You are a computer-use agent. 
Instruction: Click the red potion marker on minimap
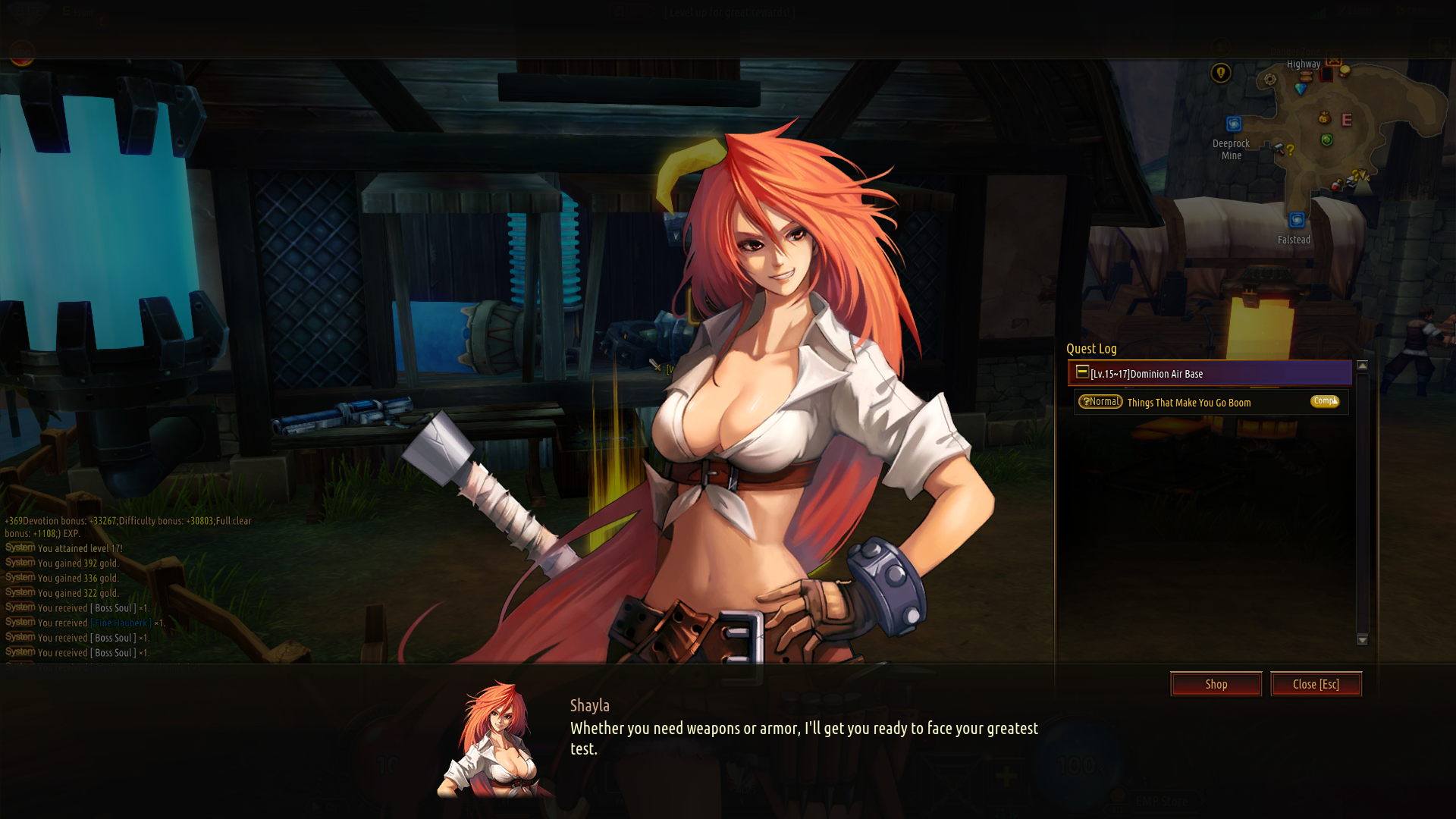pos(1337,186)
